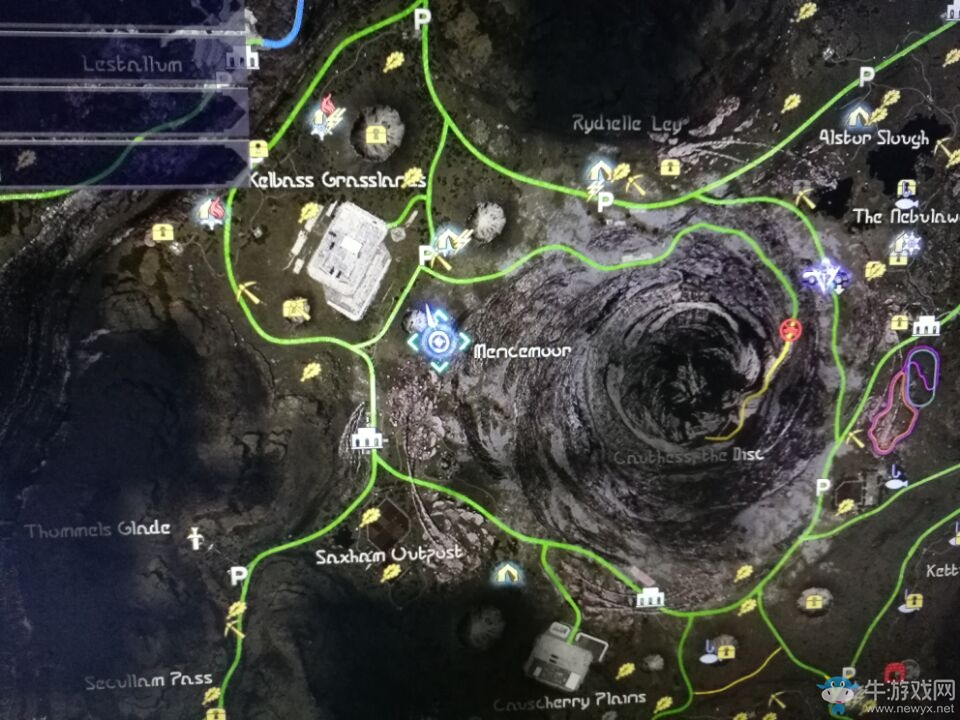Select the outpost icon above Causcherry Plains
960x720 pixels.
click(650, 597)
